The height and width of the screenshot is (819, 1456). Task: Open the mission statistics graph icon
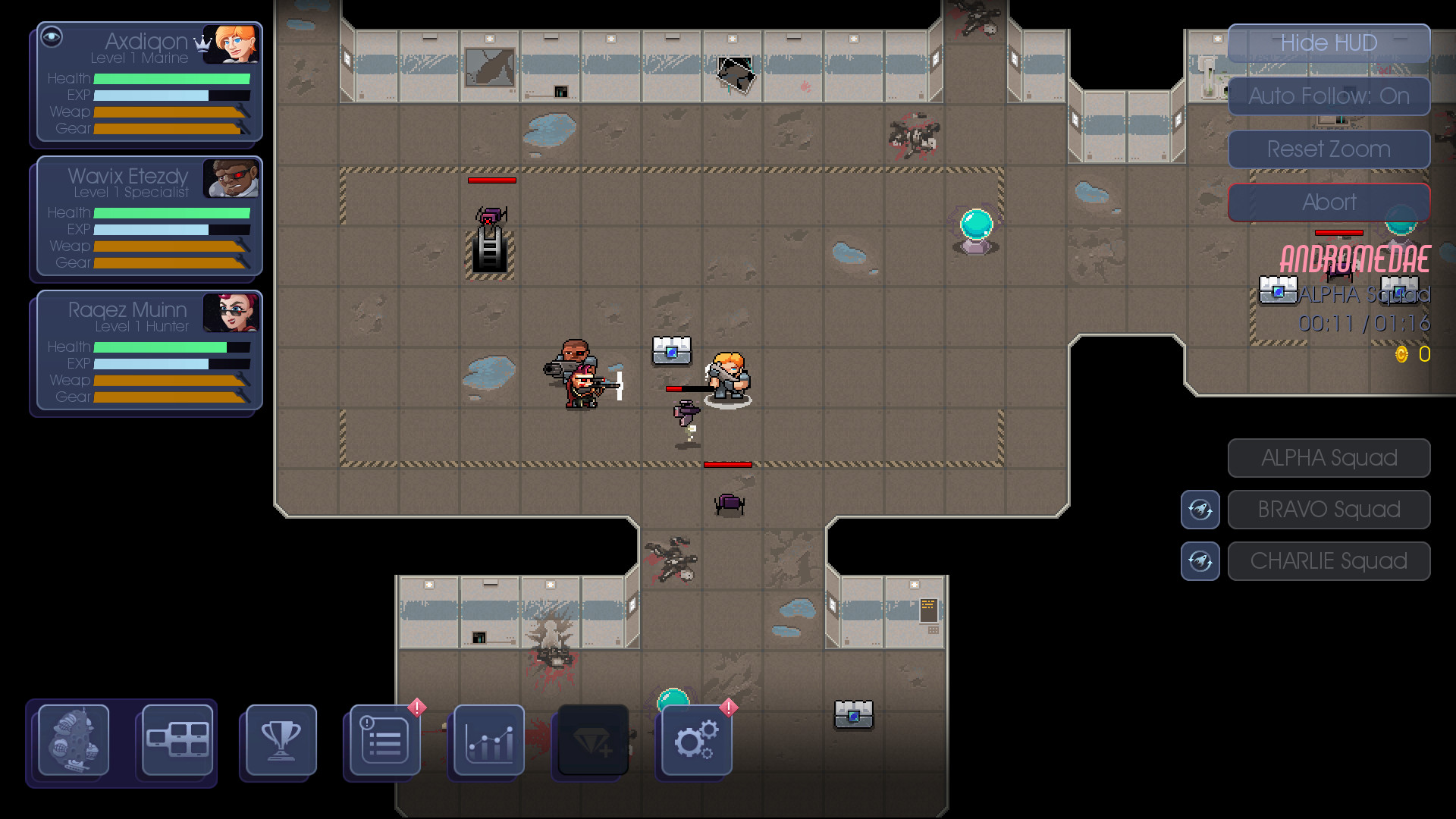pyautogui.click(x=486, y=742)
